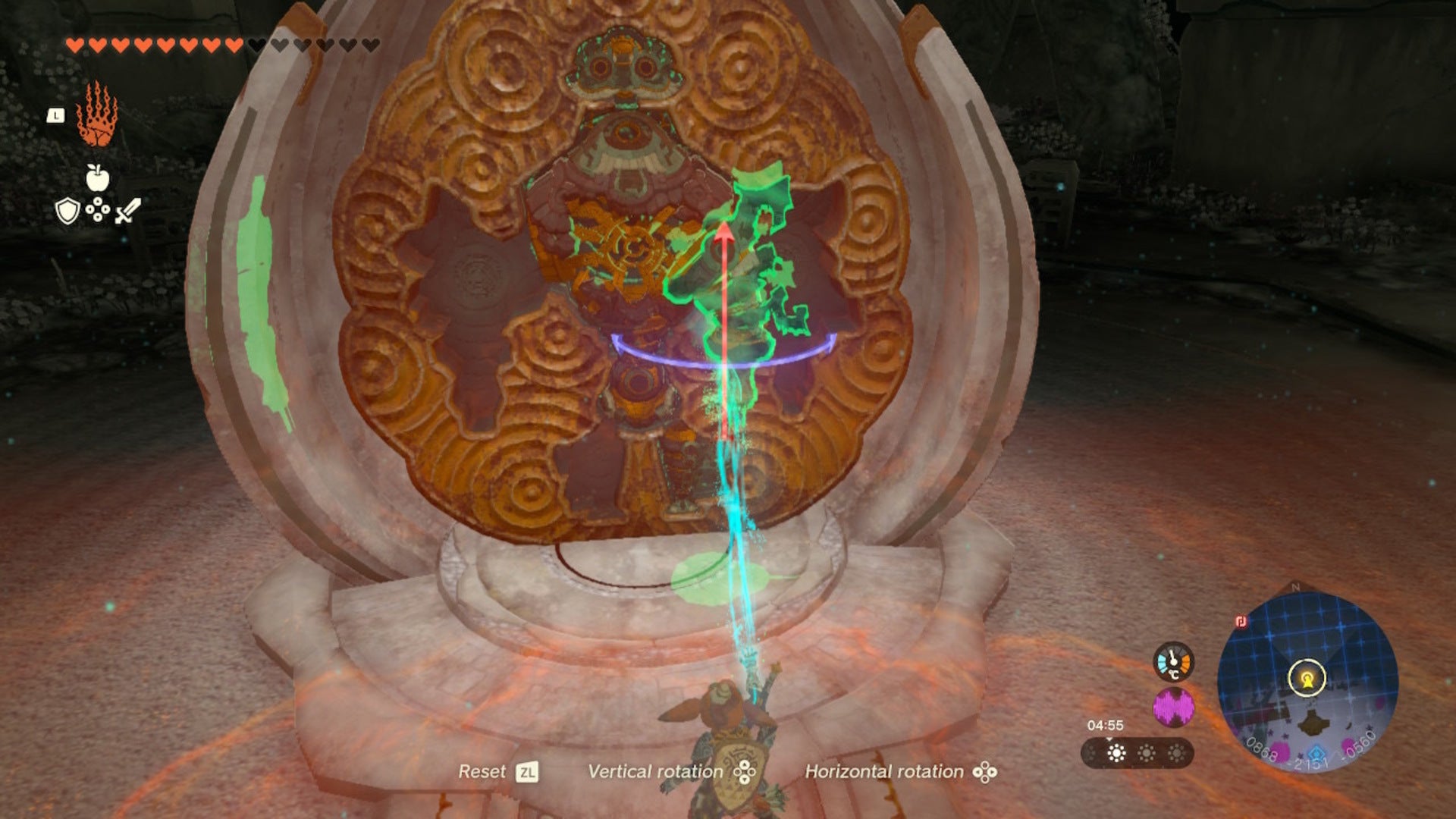
Task: Click the sword weapon icon
Action: click(128, 210)
